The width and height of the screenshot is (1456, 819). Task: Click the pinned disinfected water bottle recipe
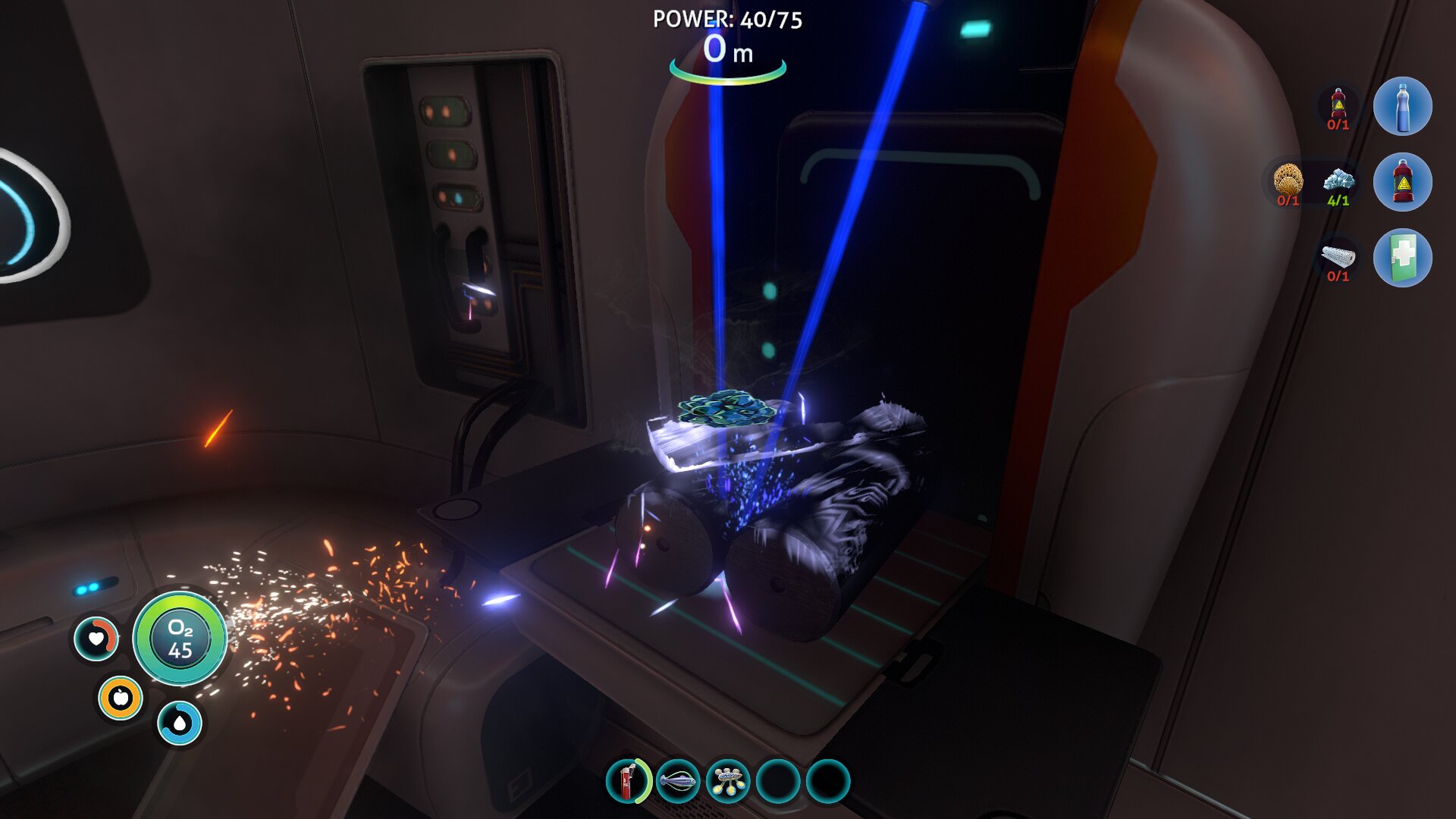[x=1402, y=106]
